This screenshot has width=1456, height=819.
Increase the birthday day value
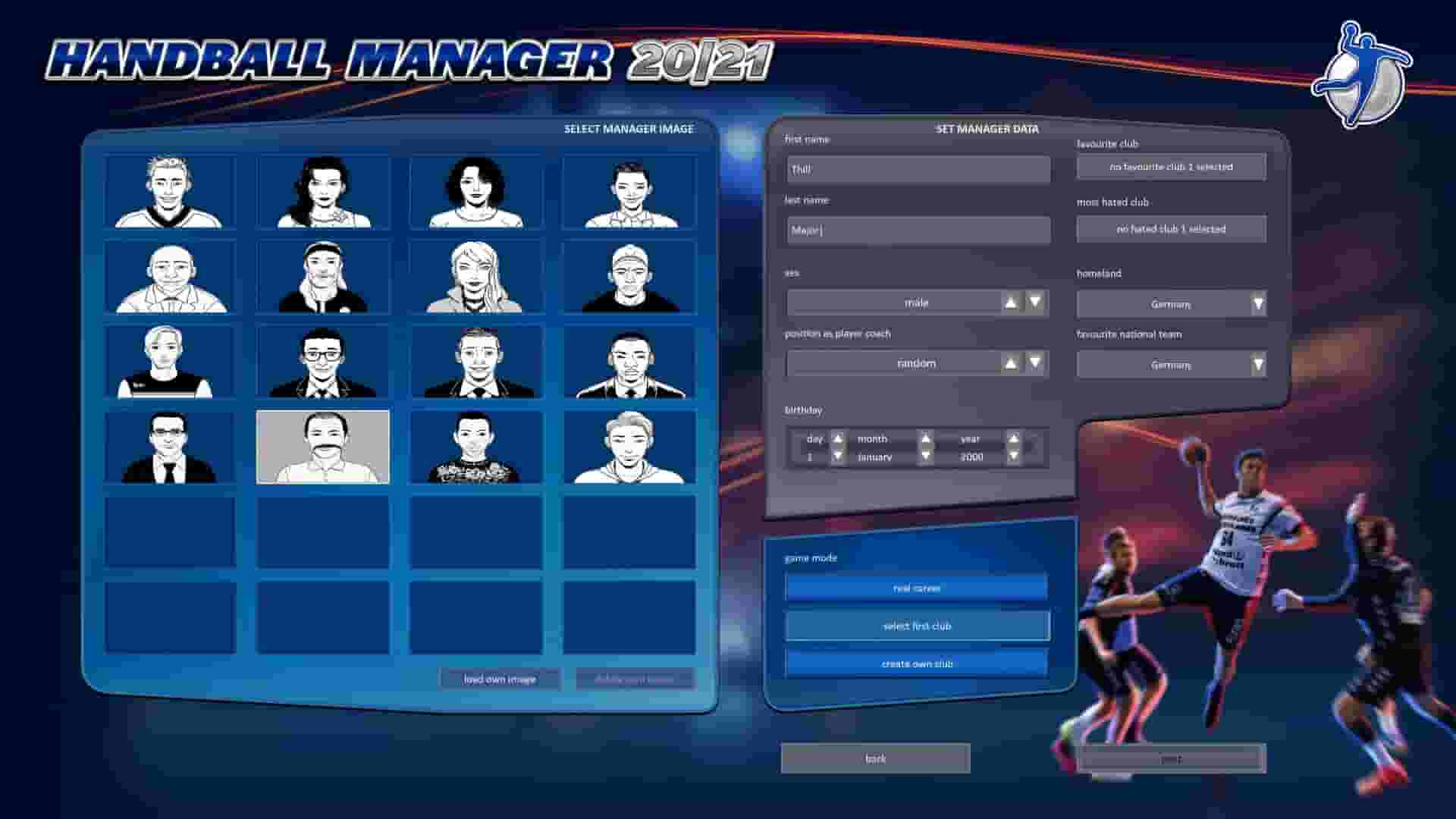pyautogui.click(x=837, y=438)
